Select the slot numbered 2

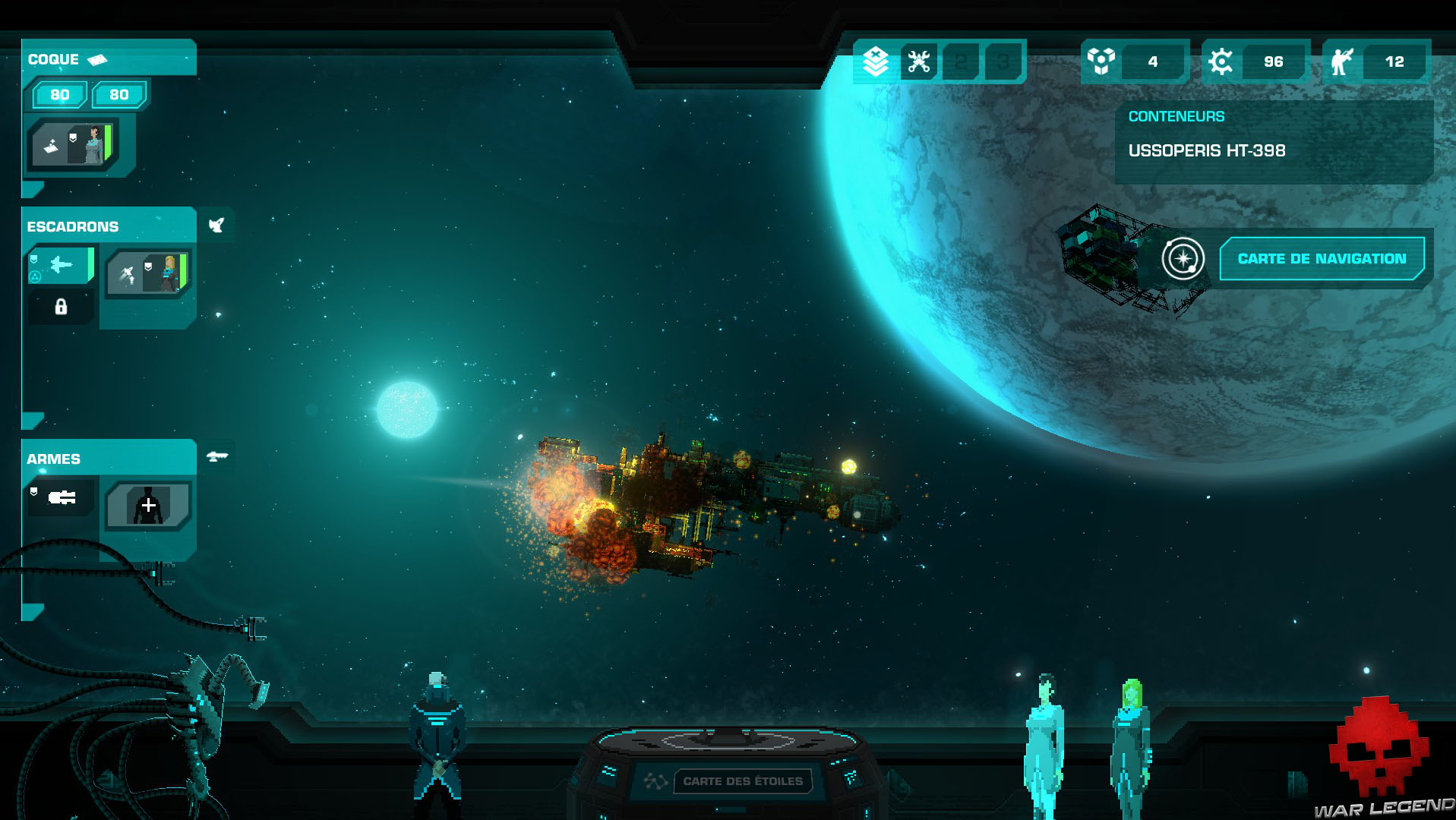(961, 61)
